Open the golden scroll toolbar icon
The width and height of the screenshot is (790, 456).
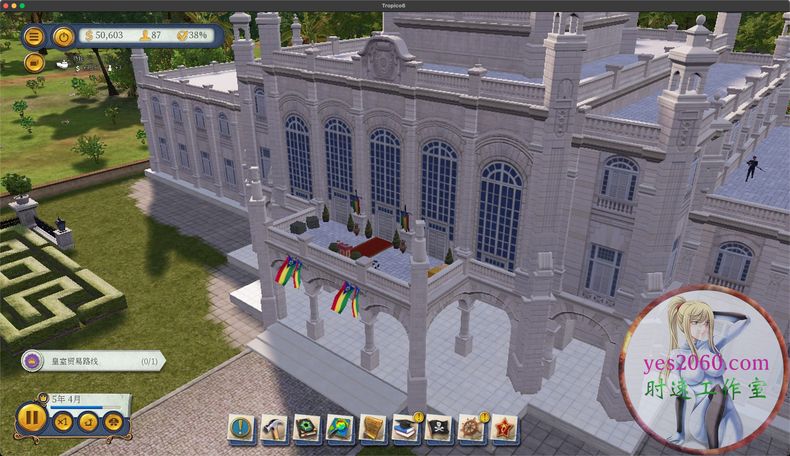(x=373, y=429)
